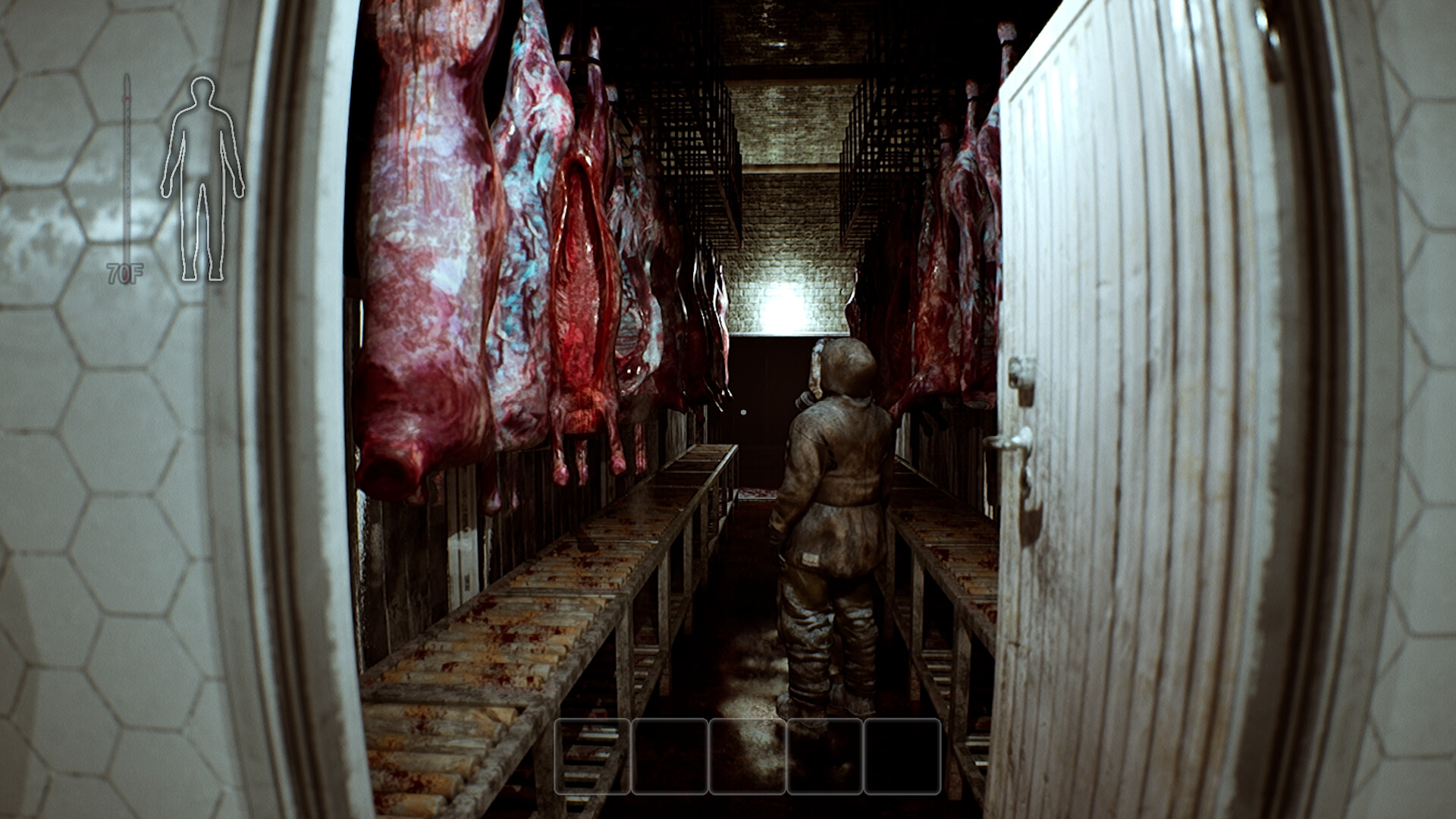The image size is (1456, 819).
Task: Click the thermometer's temperature scale column
Action: click(127, 182)
